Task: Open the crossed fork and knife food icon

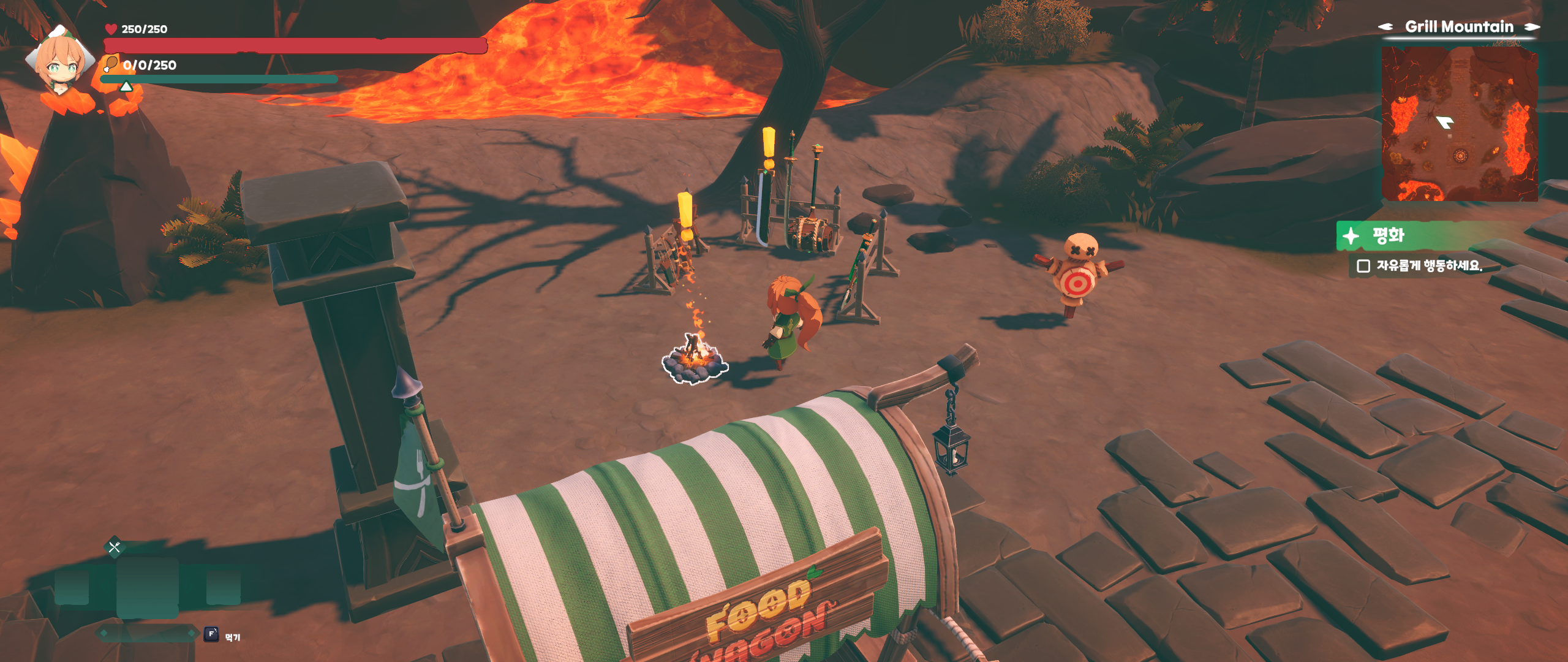Action: click(x=115, y=547)
